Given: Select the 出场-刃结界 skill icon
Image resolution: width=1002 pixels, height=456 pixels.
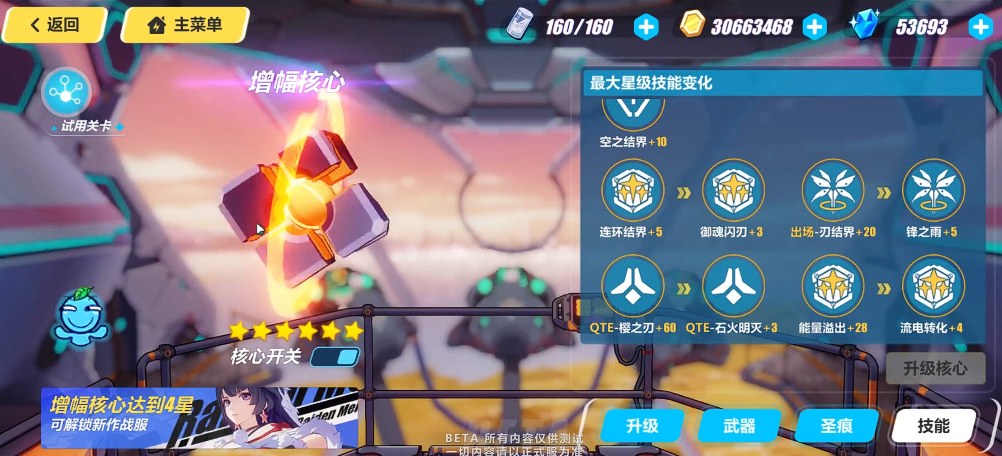Looking at the screenshot, I should [833, 190].
